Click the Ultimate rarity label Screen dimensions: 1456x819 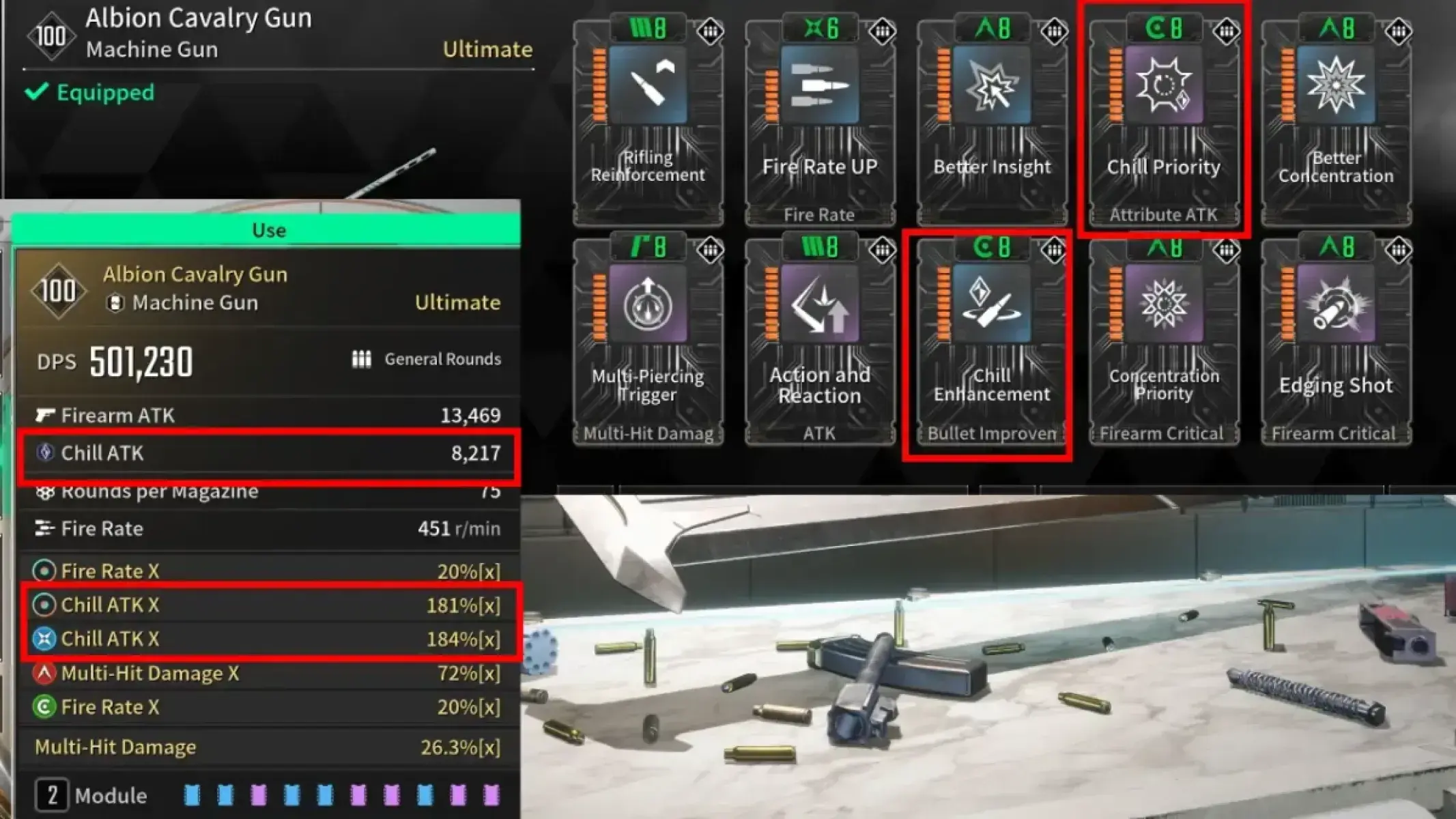tap(458, 302)
